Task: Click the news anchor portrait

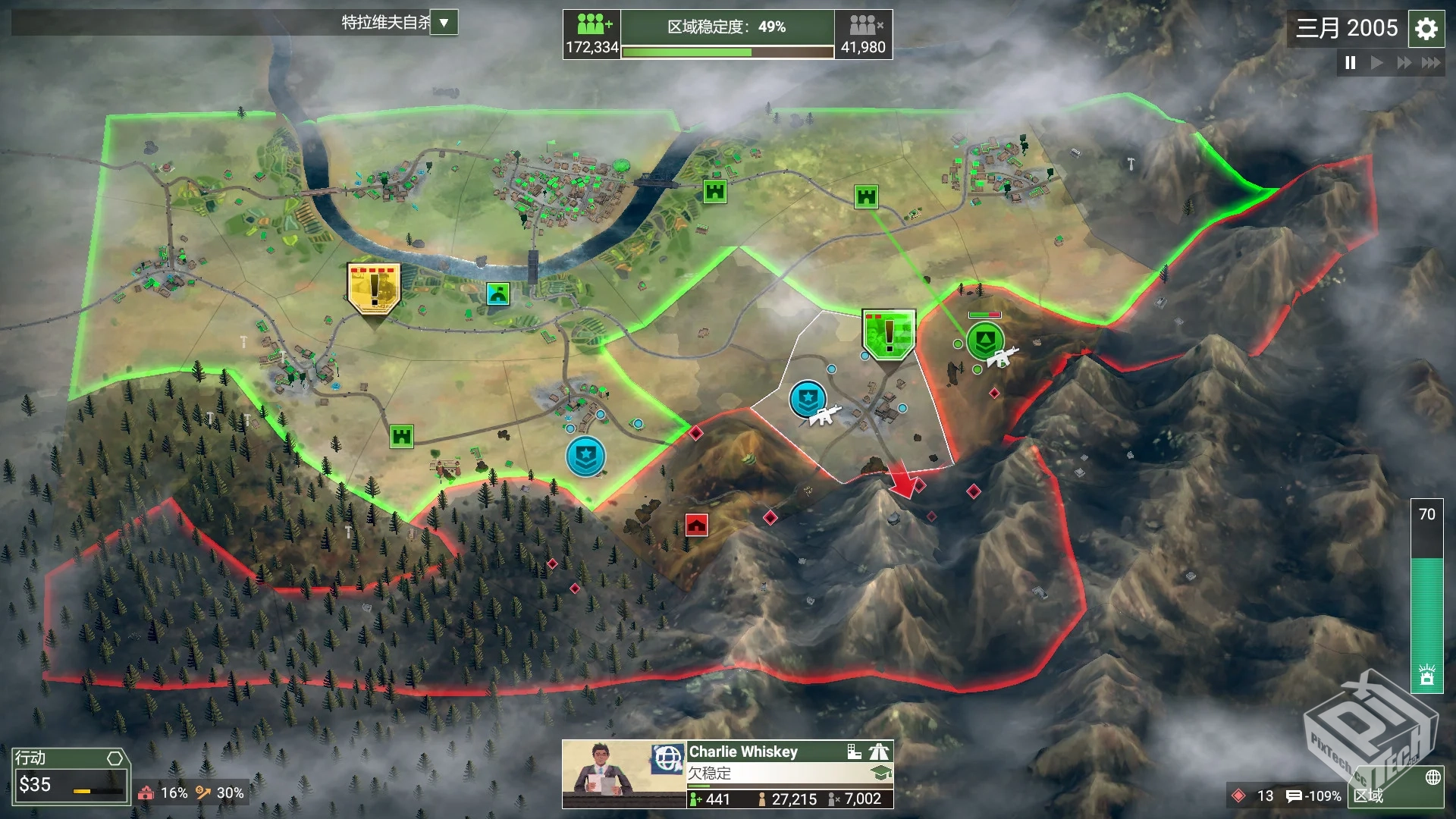Action: click(604, 773)
